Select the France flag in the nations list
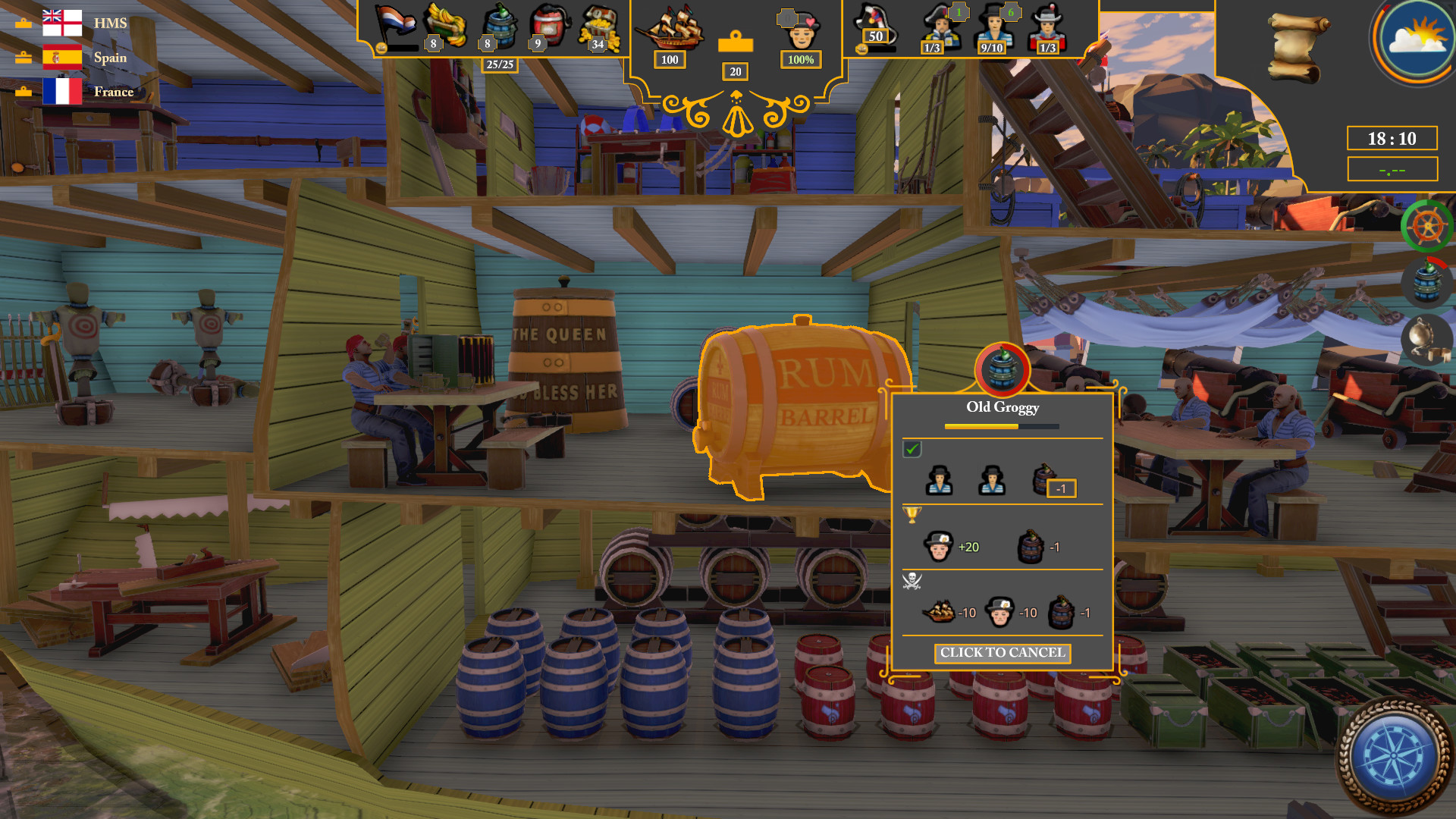The image size is (1456, 819). (64, 91)
